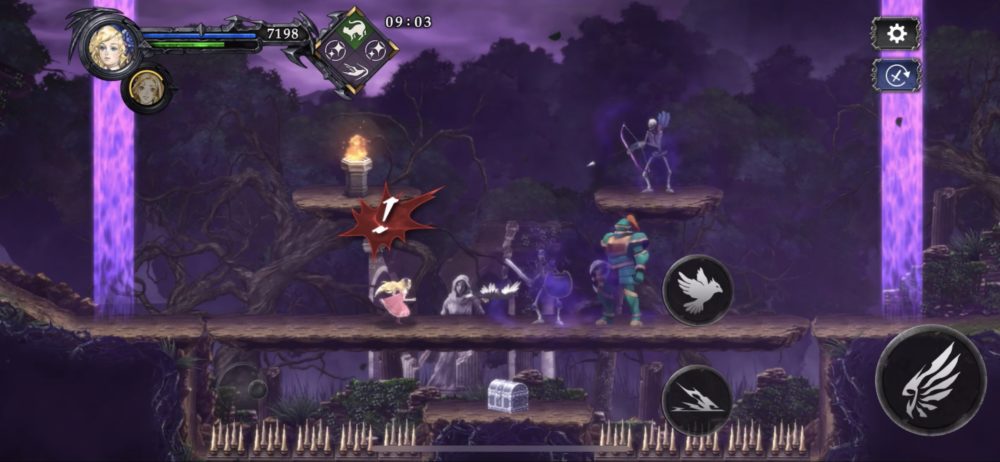
Task: Activate the dove skill button
Action: click(x=698, y=290)
